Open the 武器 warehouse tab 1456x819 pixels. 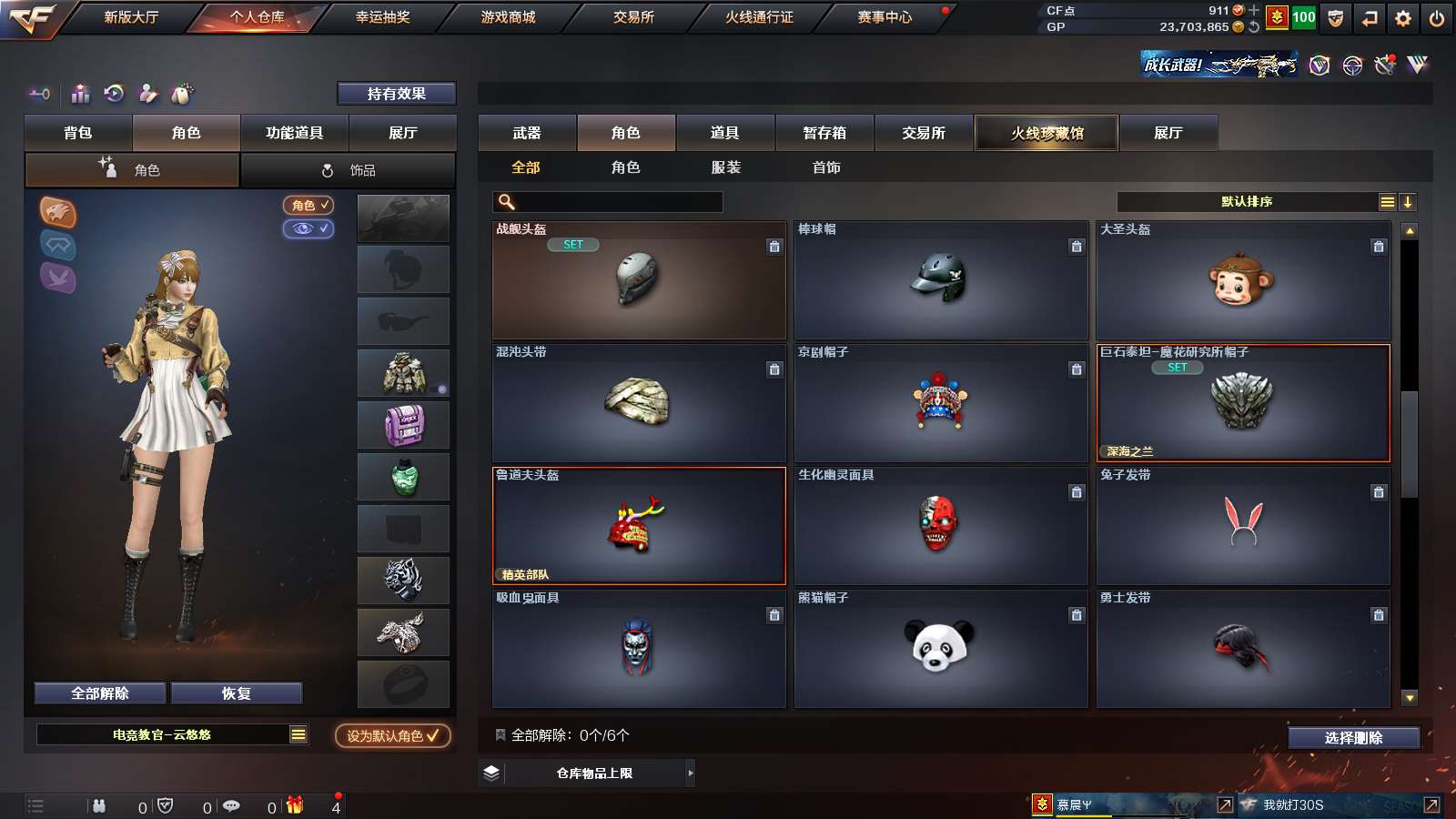coord(527,133)
